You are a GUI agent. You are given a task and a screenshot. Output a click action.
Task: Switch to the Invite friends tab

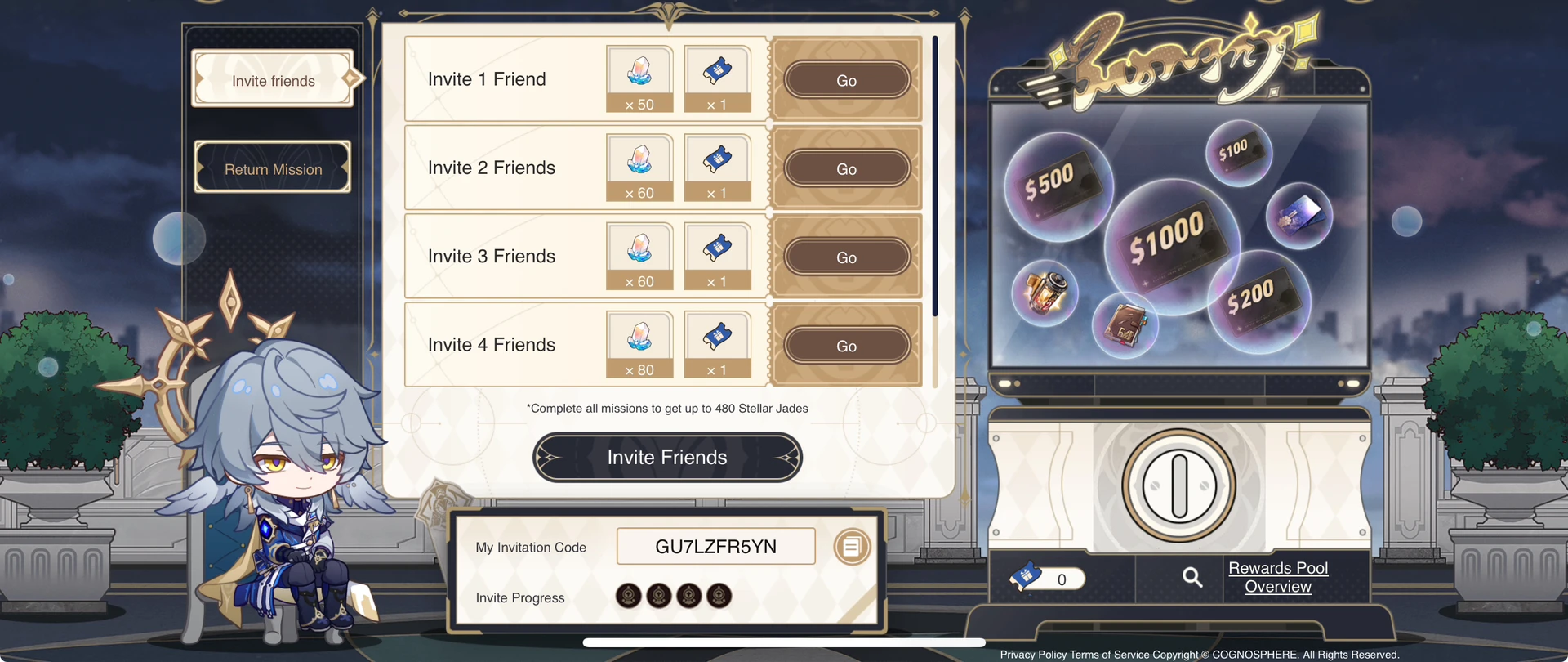point(273,79)
